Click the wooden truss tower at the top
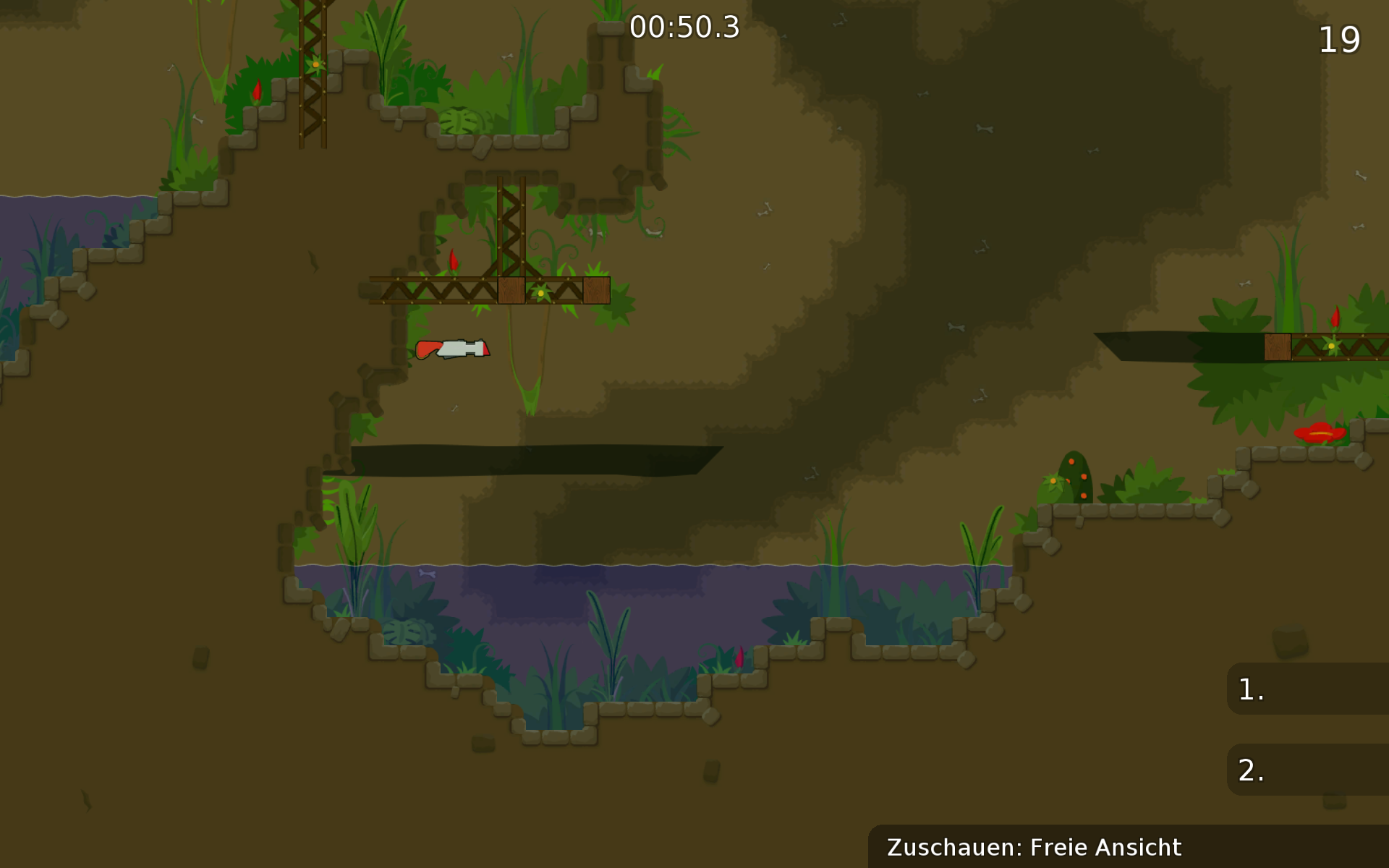 point(511,217)
